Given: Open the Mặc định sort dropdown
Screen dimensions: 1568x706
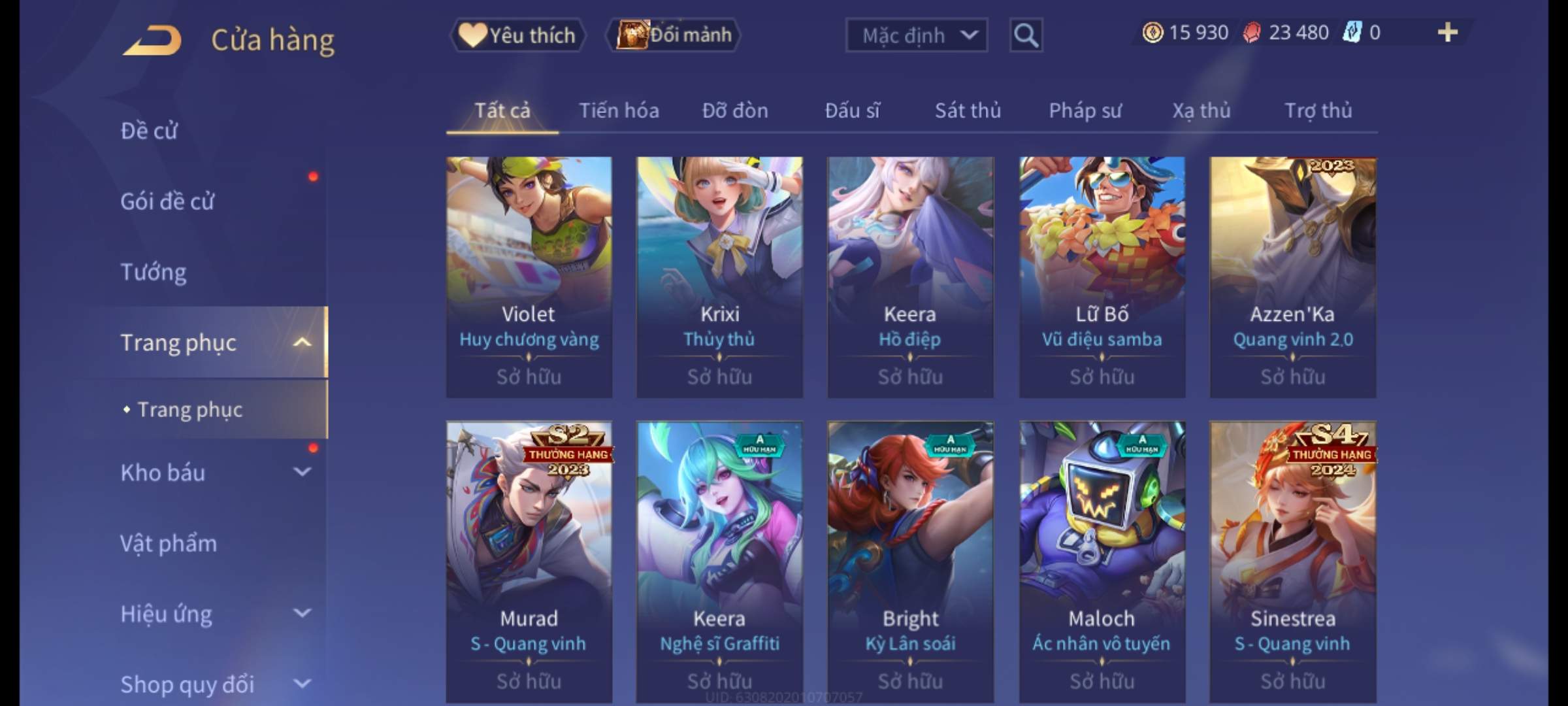Looking at the screenshot, I should [916, 35].
